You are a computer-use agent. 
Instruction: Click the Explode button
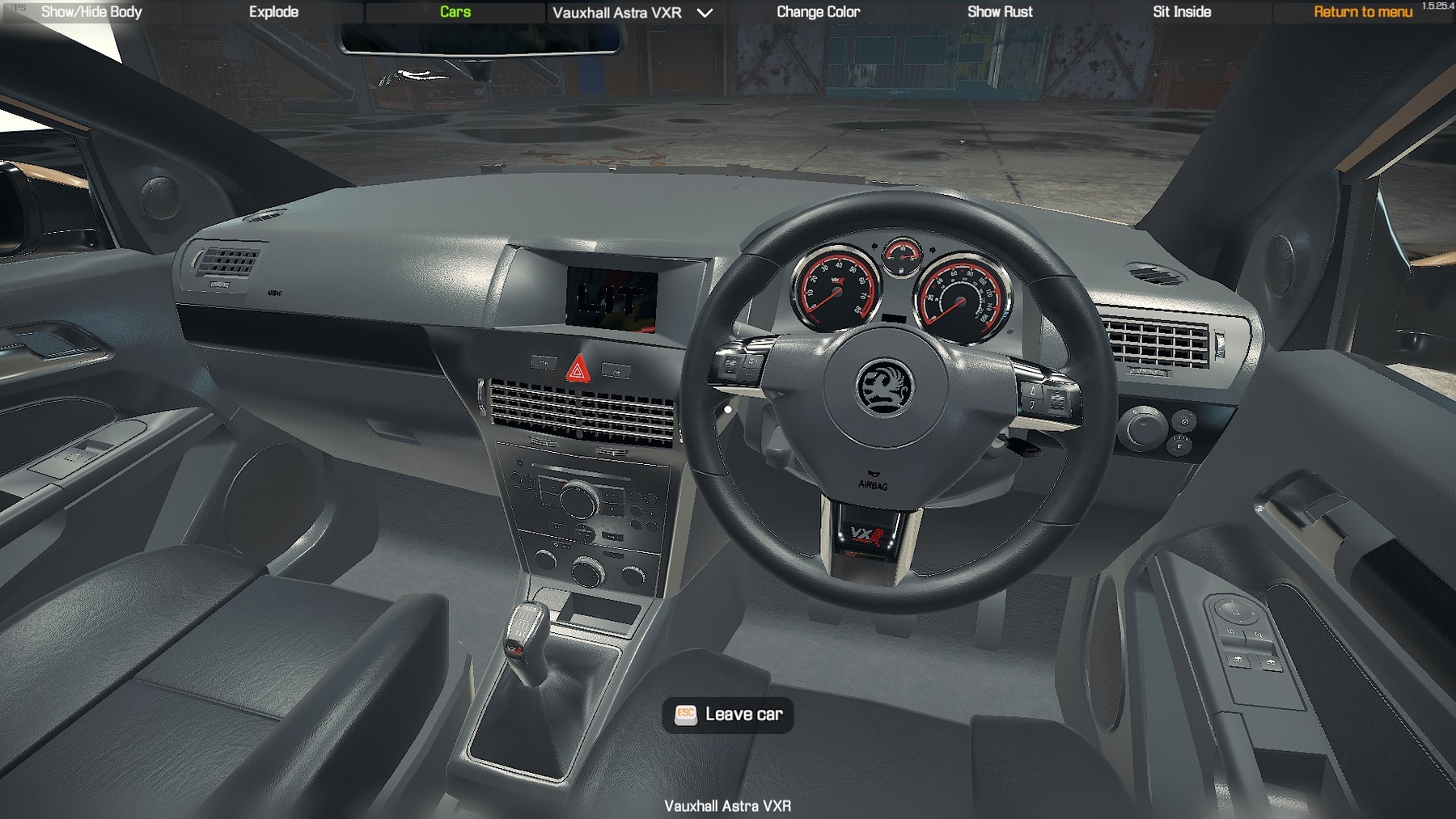tap(273, 12)
